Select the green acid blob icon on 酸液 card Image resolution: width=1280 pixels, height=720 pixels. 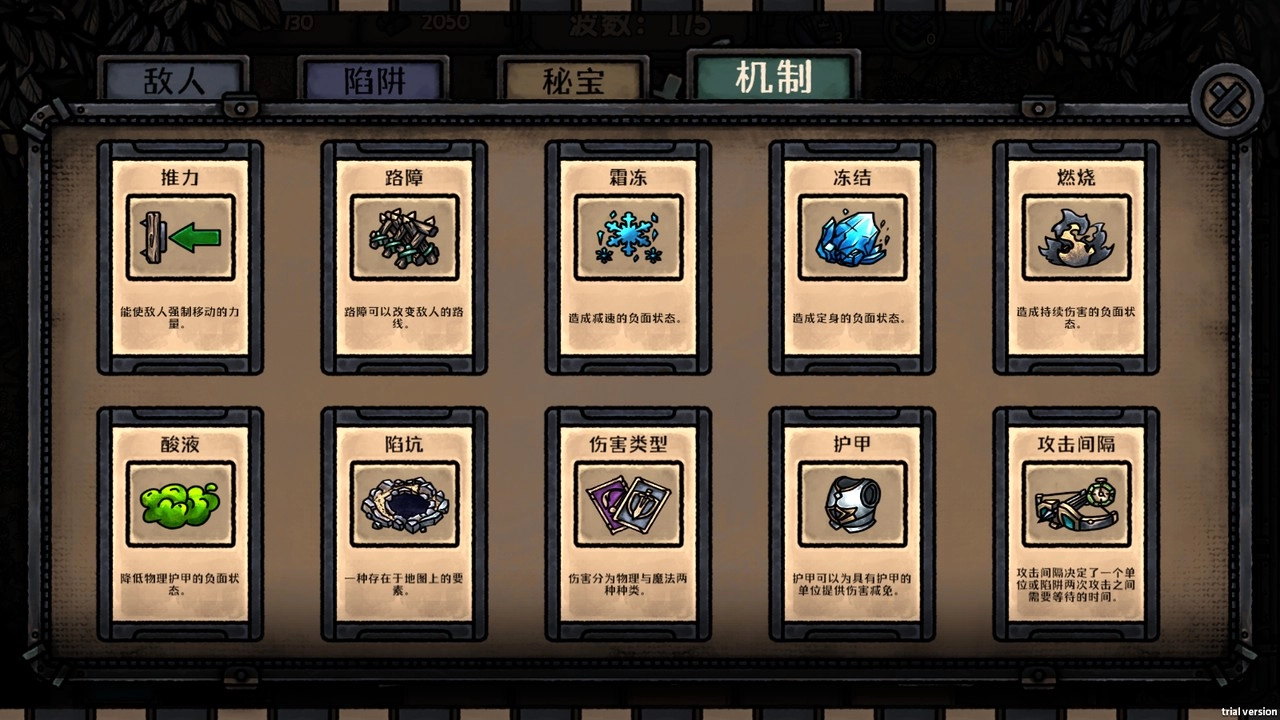[180, 505]
